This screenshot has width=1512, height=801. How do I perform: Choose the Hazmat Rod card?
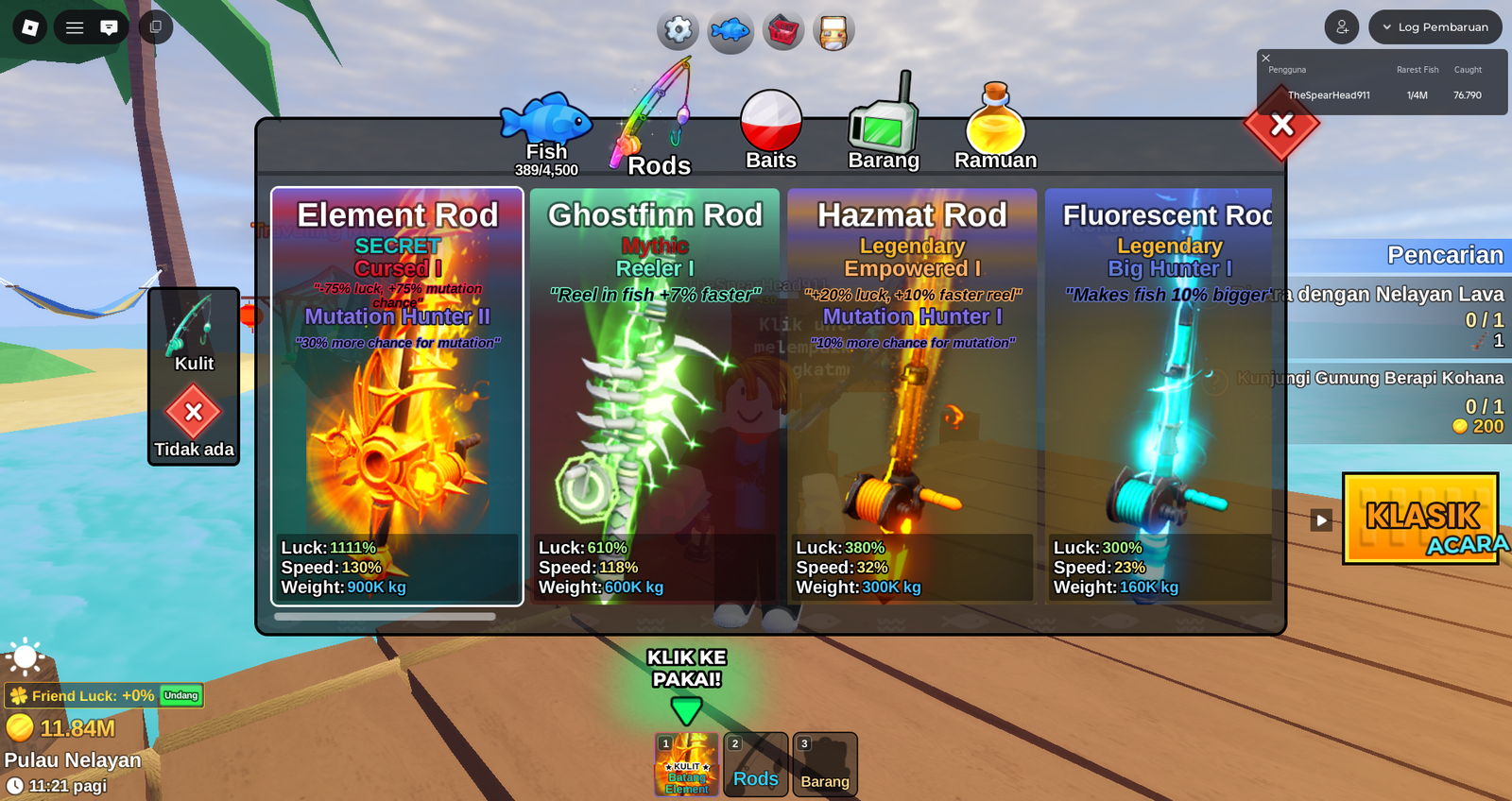(912, 397)
